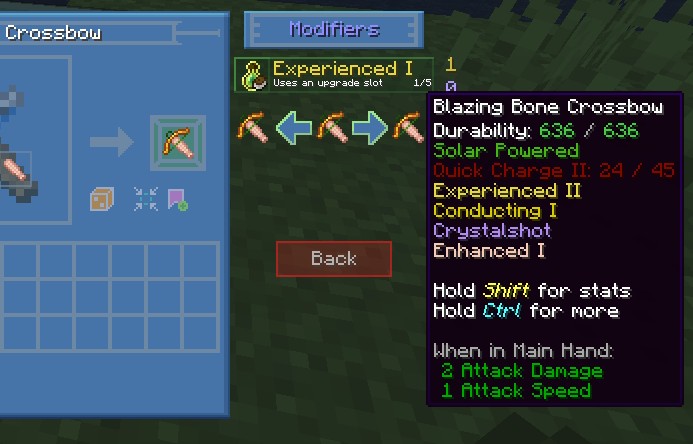
Task: Click the Back button
Action: [x=334, y=259]
